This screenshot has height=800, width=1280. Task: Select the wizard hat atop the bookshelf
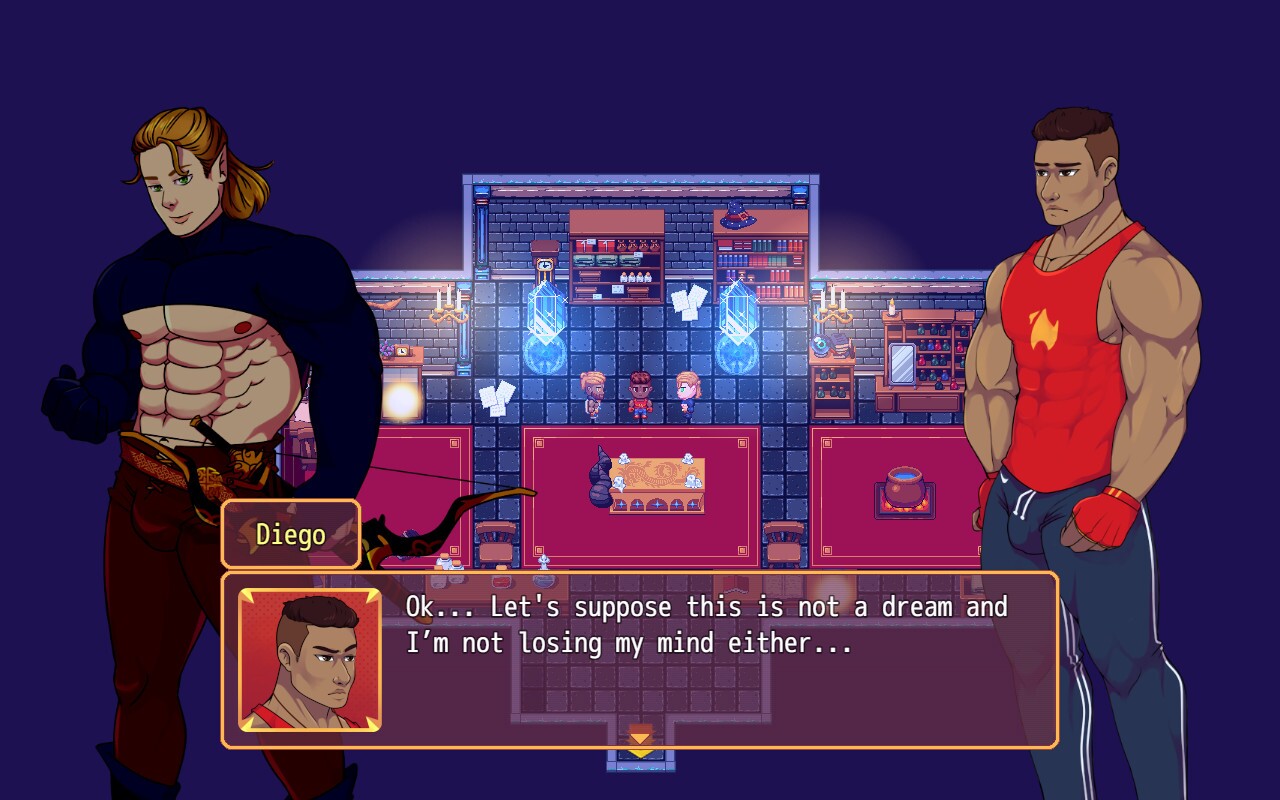click(737, 217)
